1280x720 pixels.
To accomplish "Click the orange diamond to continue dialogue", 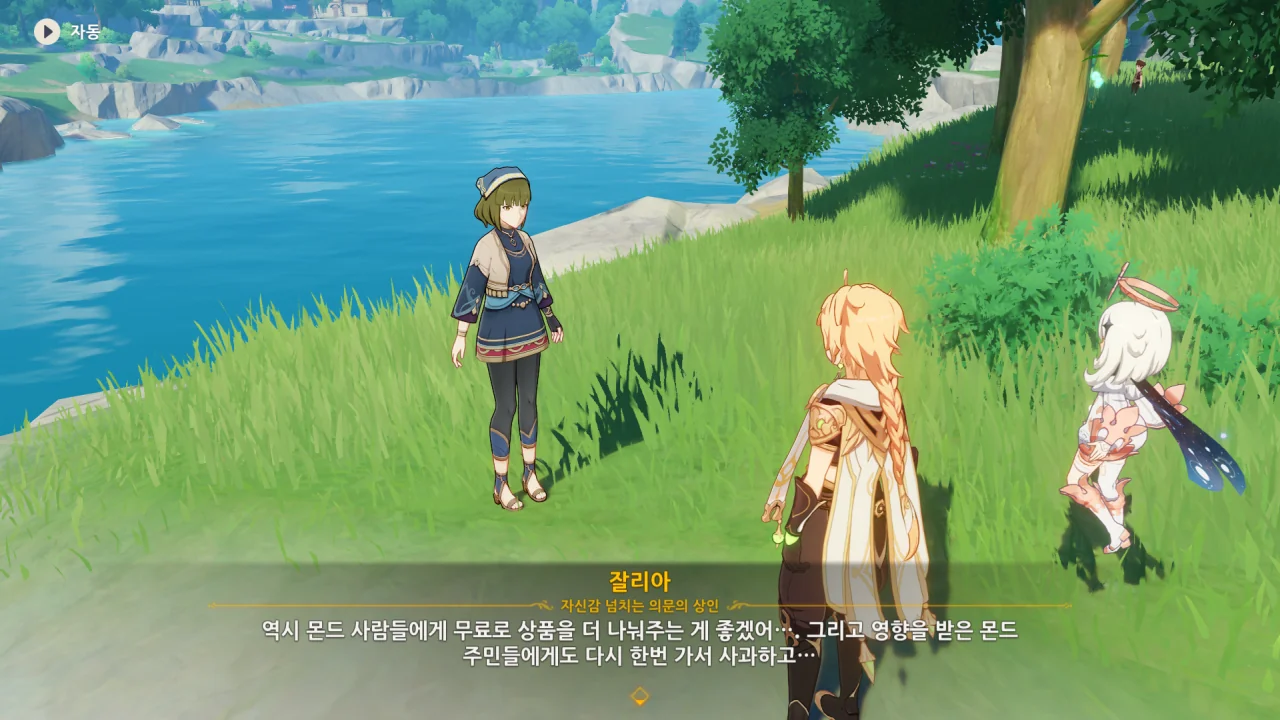I will pos(639,696).
